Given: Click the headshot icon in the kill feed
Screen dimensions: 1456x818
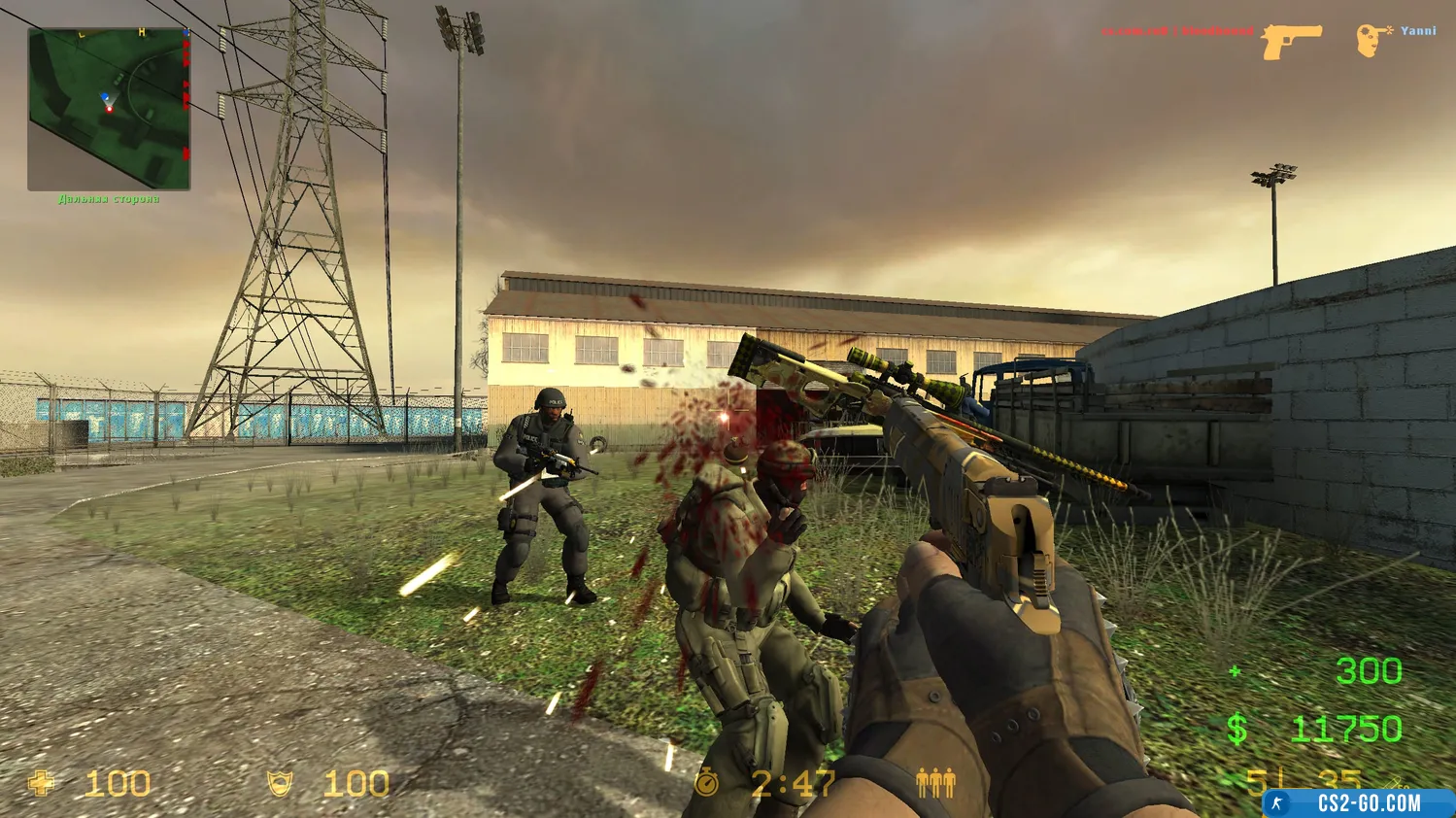Looking at the screenshot, I should (1371, 40).
